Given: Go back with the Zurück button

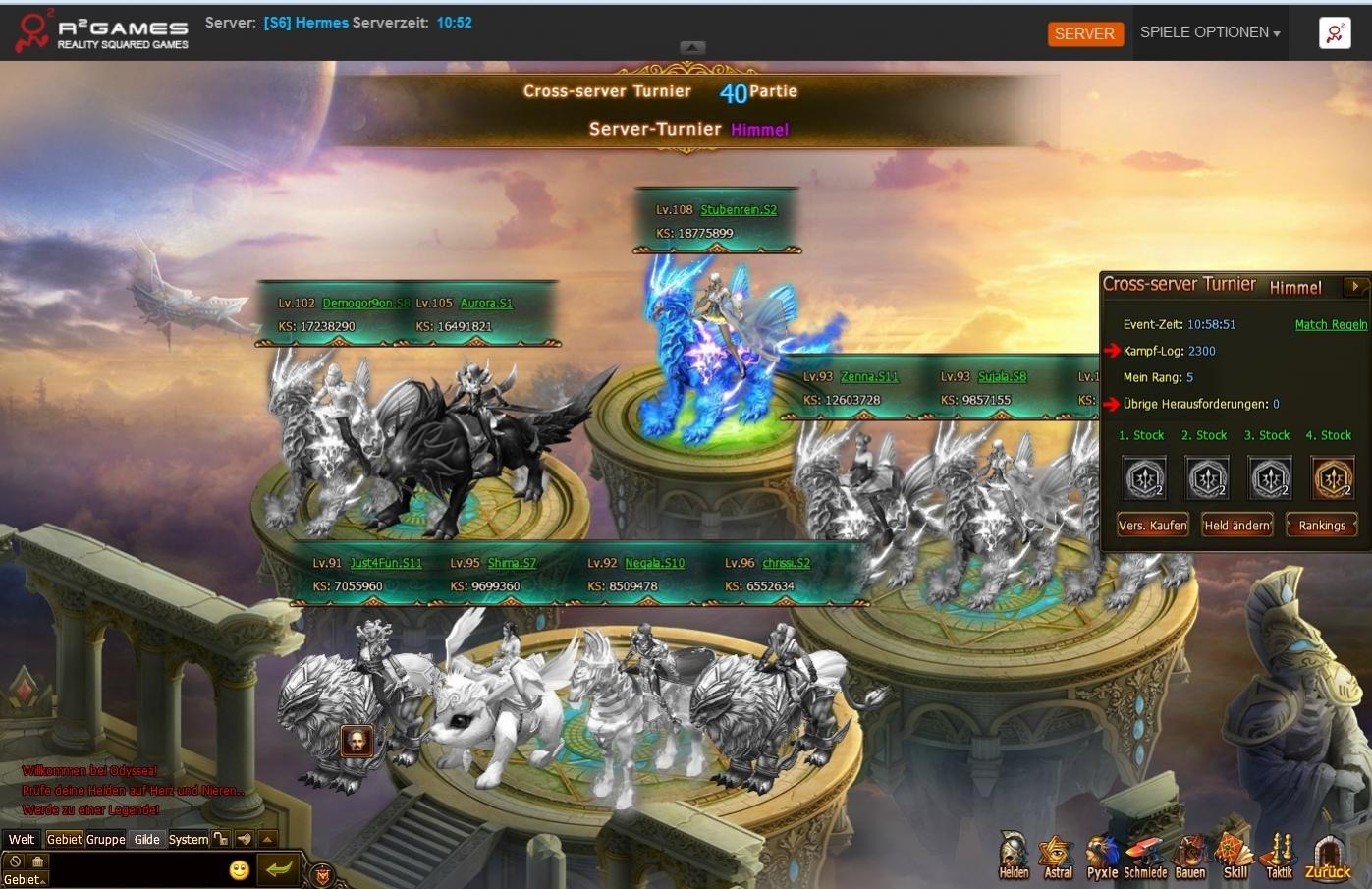Looking at the screenshot, I should coord(1328,857).
